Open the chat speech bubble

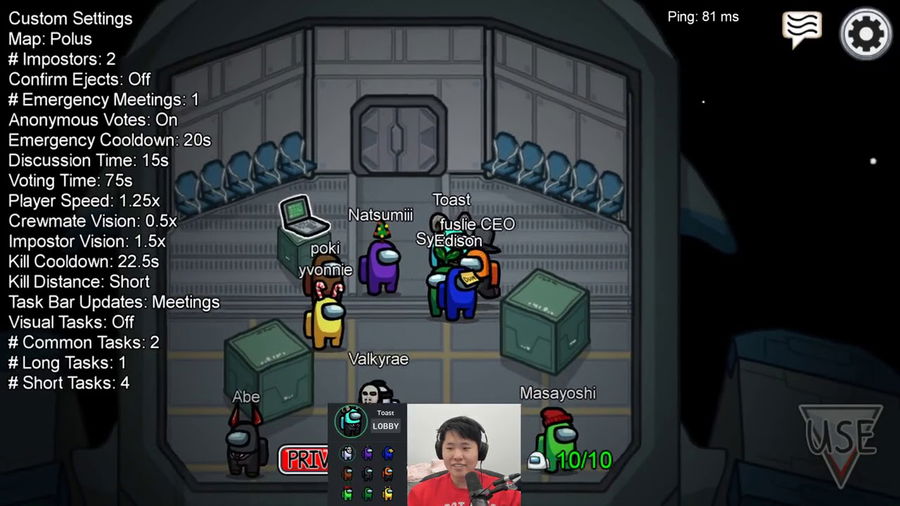801,29
